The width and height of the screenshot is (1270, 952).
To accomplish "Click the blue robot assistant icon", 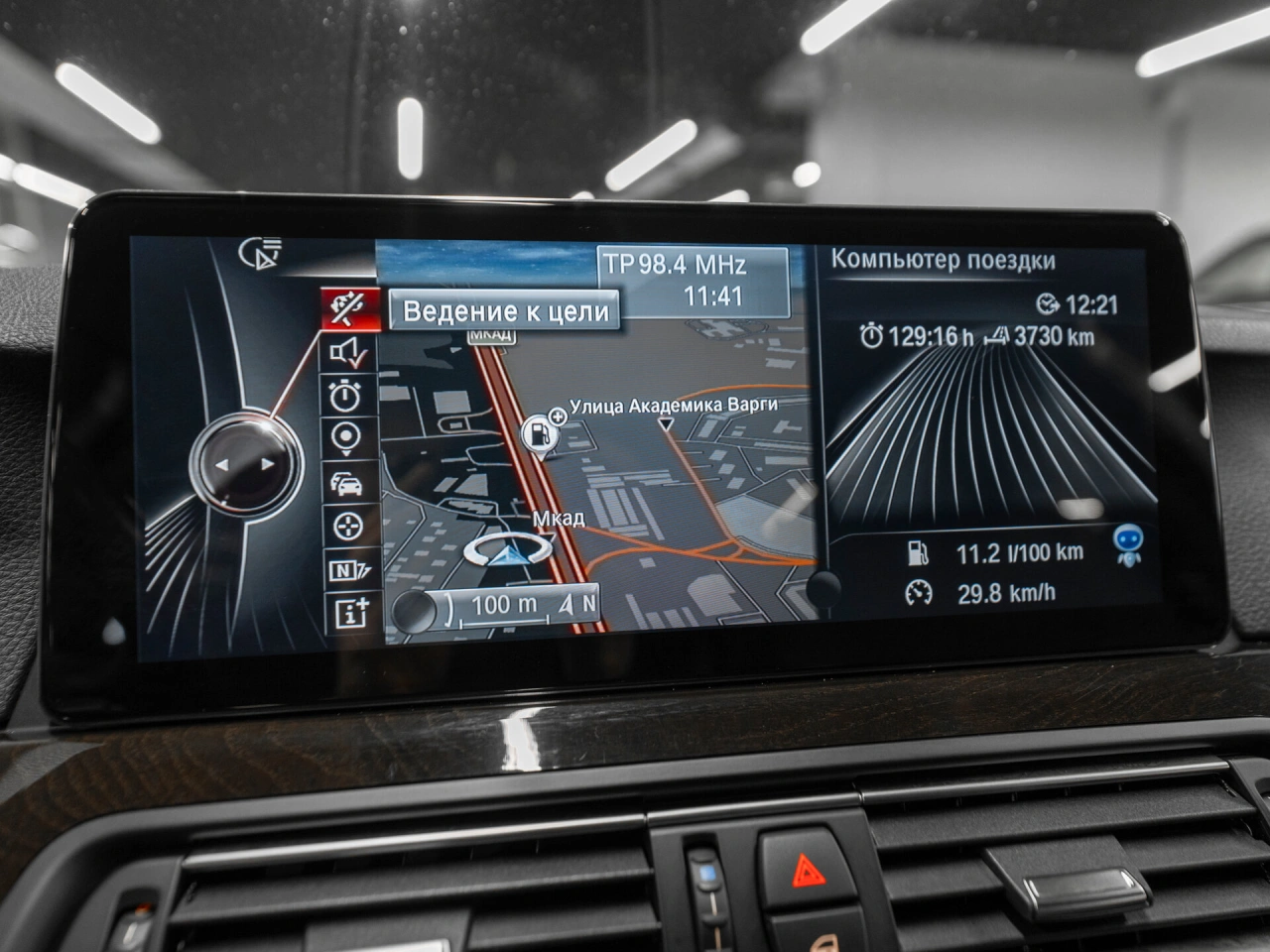I will pos(1128,543).
